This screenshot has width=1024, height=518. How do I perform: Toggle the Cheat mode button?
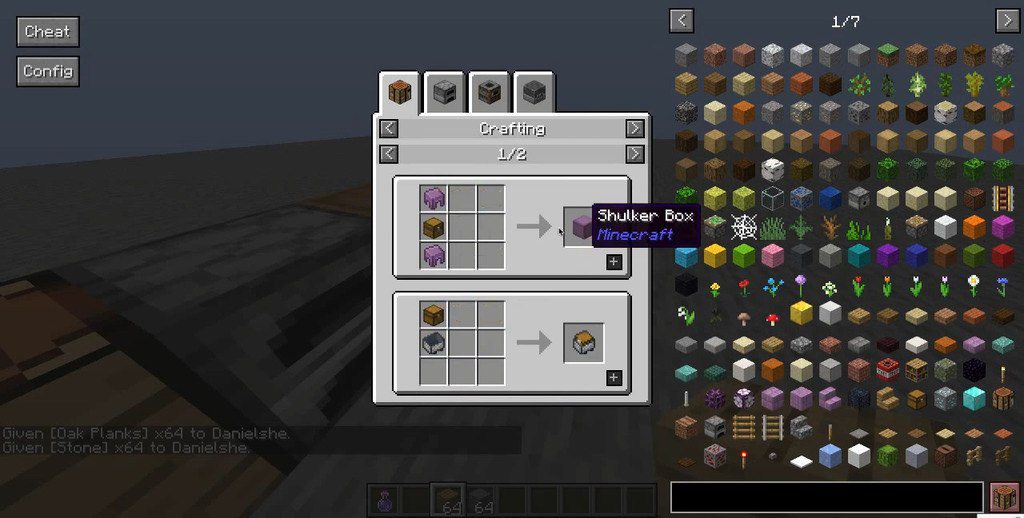[47, 31]
